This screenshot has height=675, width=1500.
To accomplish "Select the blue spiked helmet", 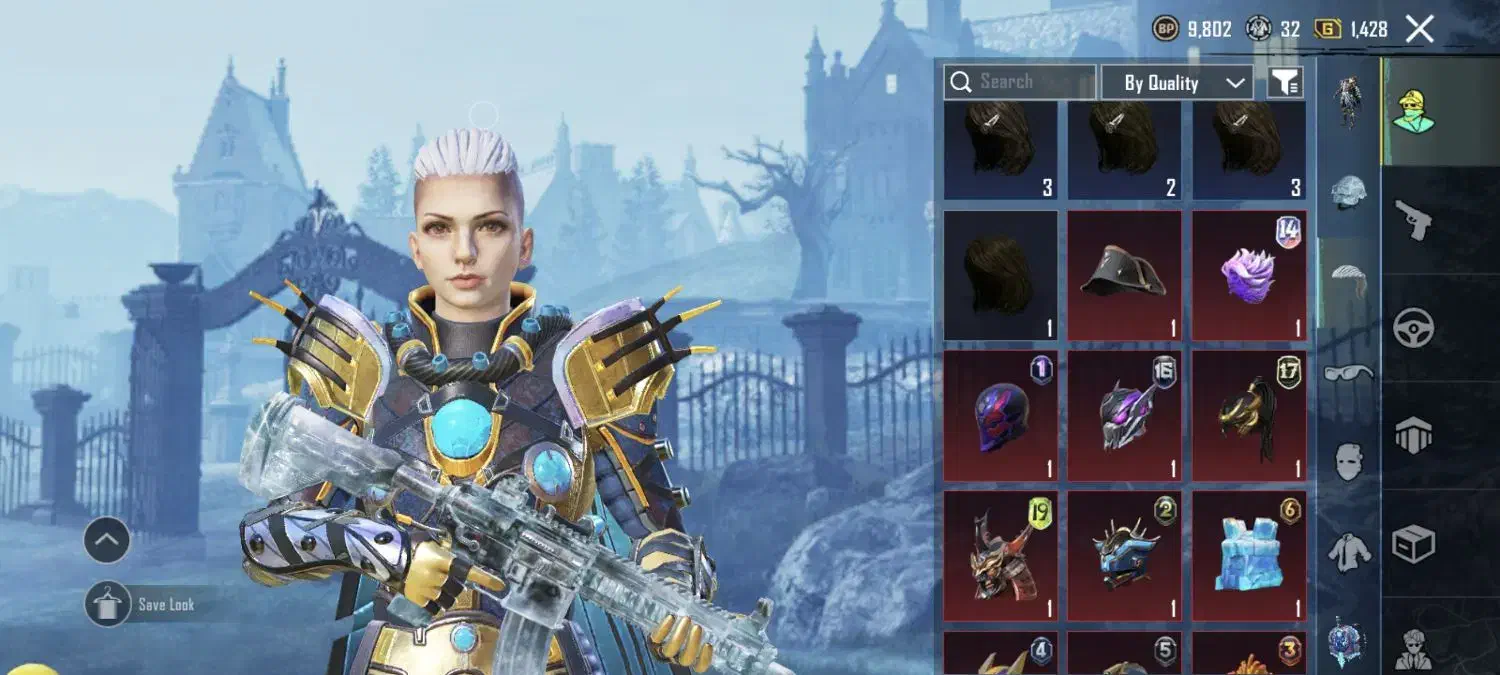I will 1124,555.
